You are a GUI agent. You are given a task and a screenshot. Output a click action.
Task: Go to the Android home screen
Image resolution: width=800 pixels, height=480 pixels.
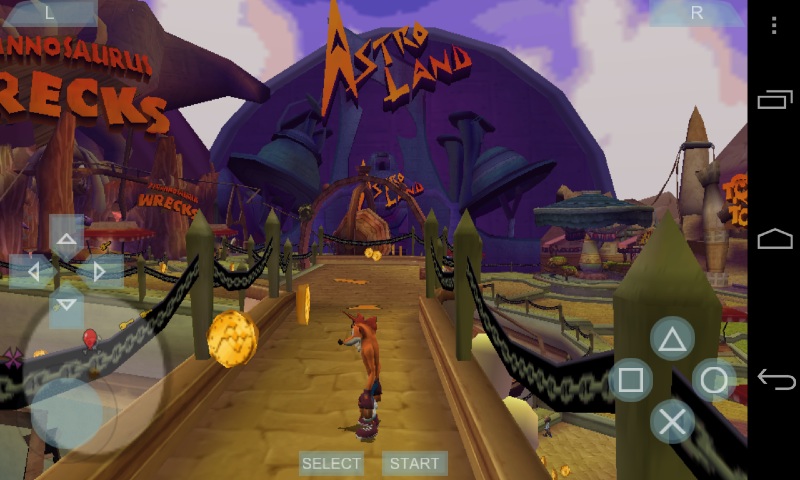(774, 239)
